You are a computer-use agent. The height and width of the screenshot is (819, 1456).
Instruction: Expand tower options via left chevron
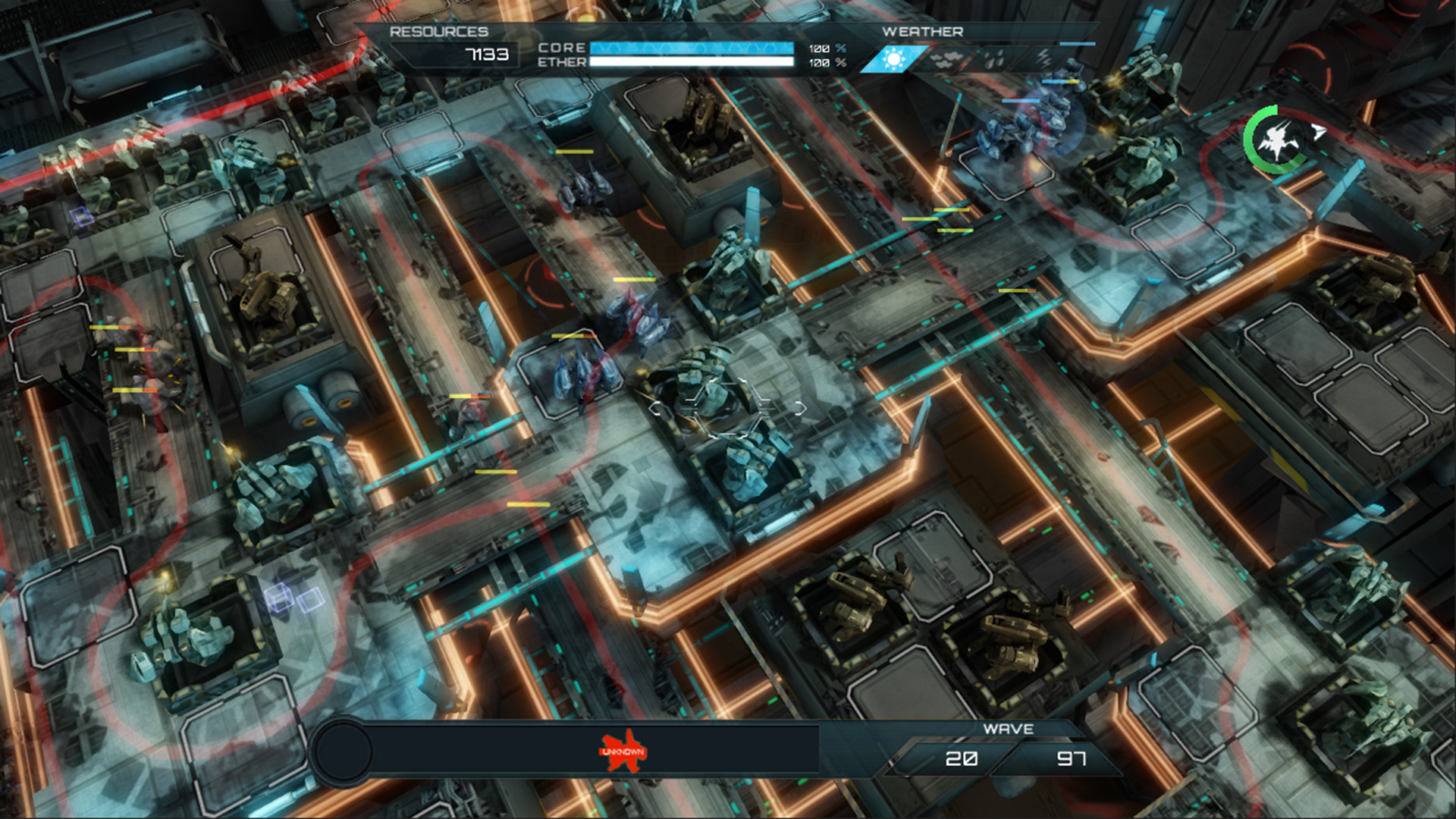pyautogui.click(x=655, y=409)
